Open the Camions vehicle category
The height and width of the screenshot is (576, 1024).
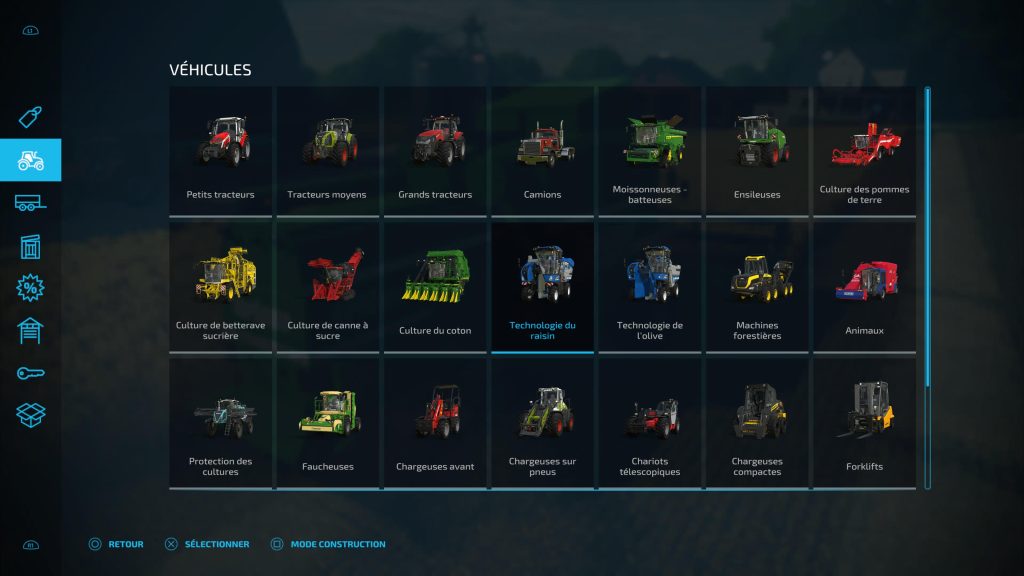point(542,150)
